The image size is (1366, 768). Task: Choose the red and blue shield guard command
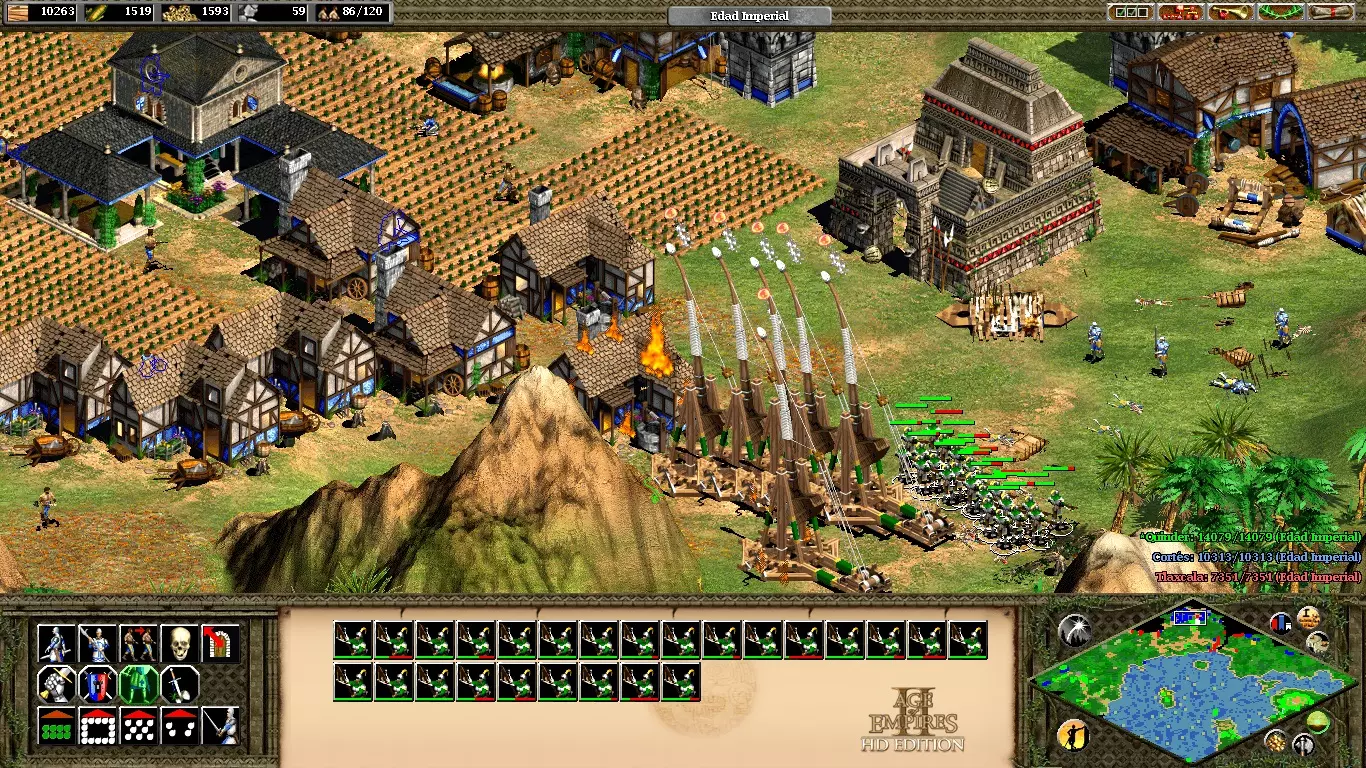pos(98,685)
